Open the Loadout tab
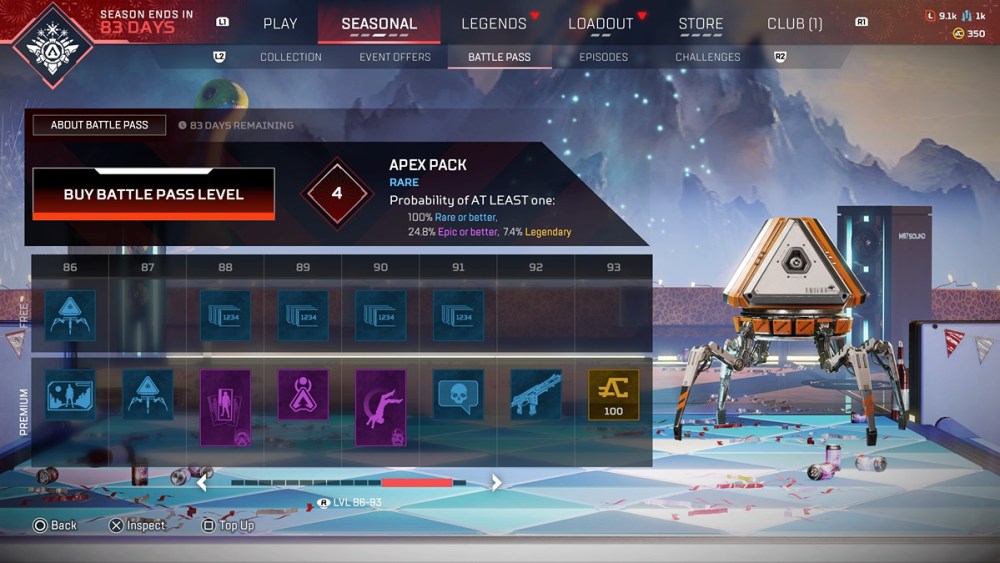The height and width of the screenshot is (563, 1000). (601, 23)
